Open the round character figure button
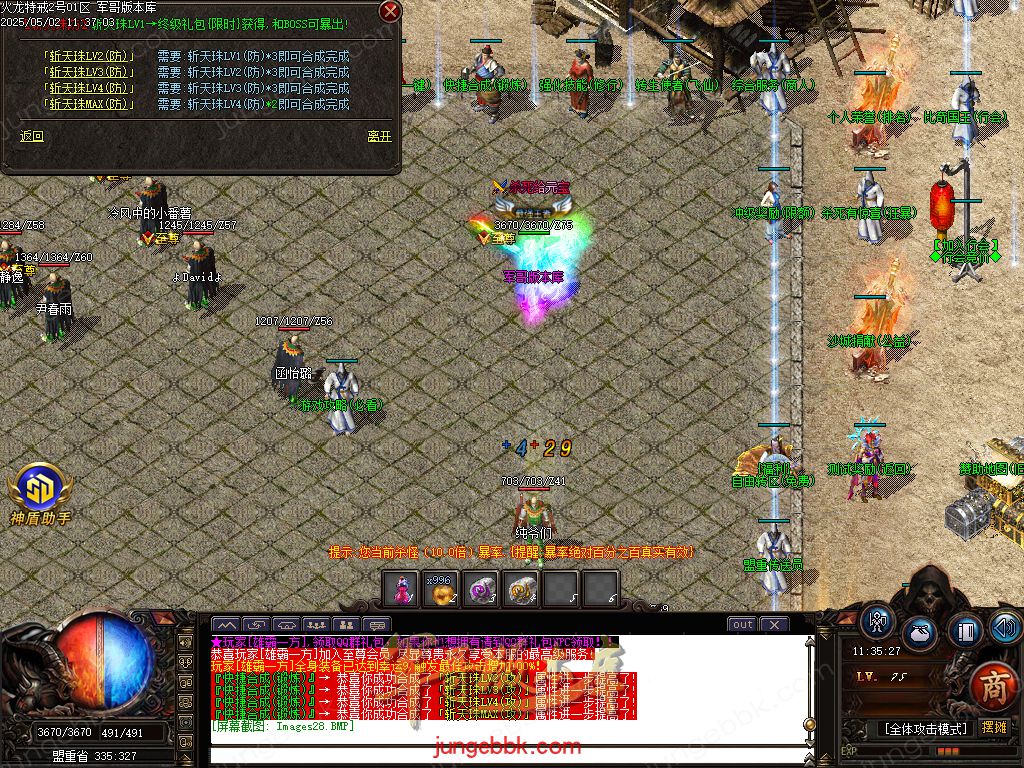This screenshot has width=1024, height=768. click(878, 622)
